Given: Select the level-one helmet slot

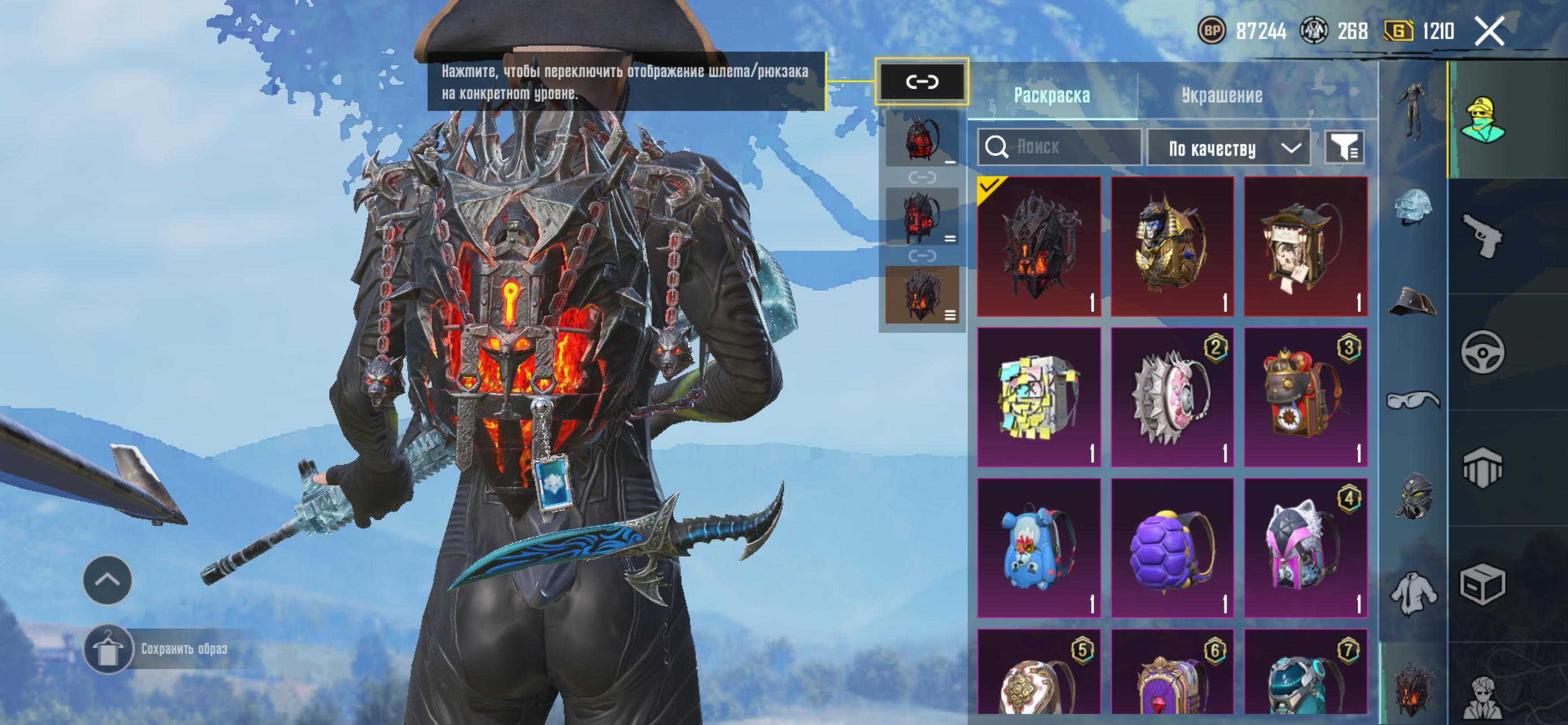Looking at the screenshot, I should click(x=1413, y=207).
